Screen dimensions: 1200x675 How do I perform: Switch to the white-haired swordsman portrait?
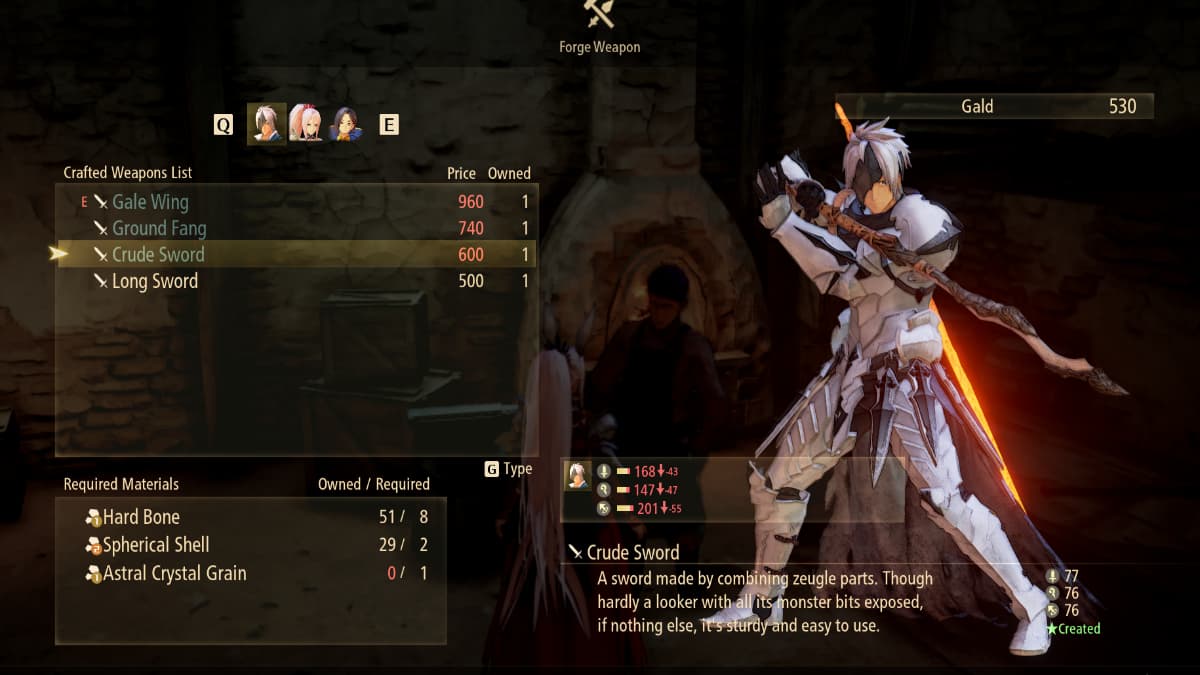(266, 124)
